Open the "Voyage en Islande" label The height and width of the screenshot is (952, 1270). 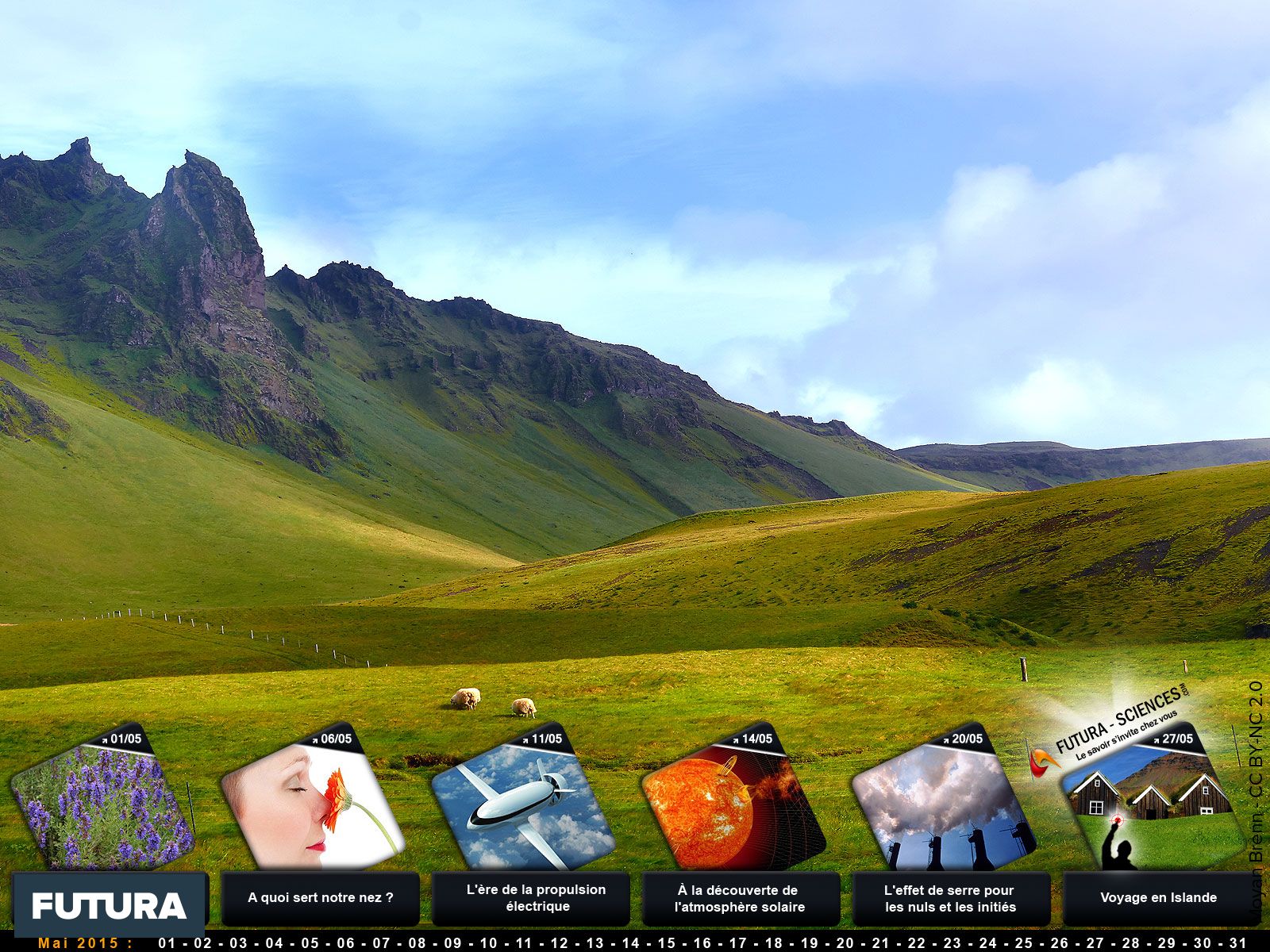[x=1158, y=898]
